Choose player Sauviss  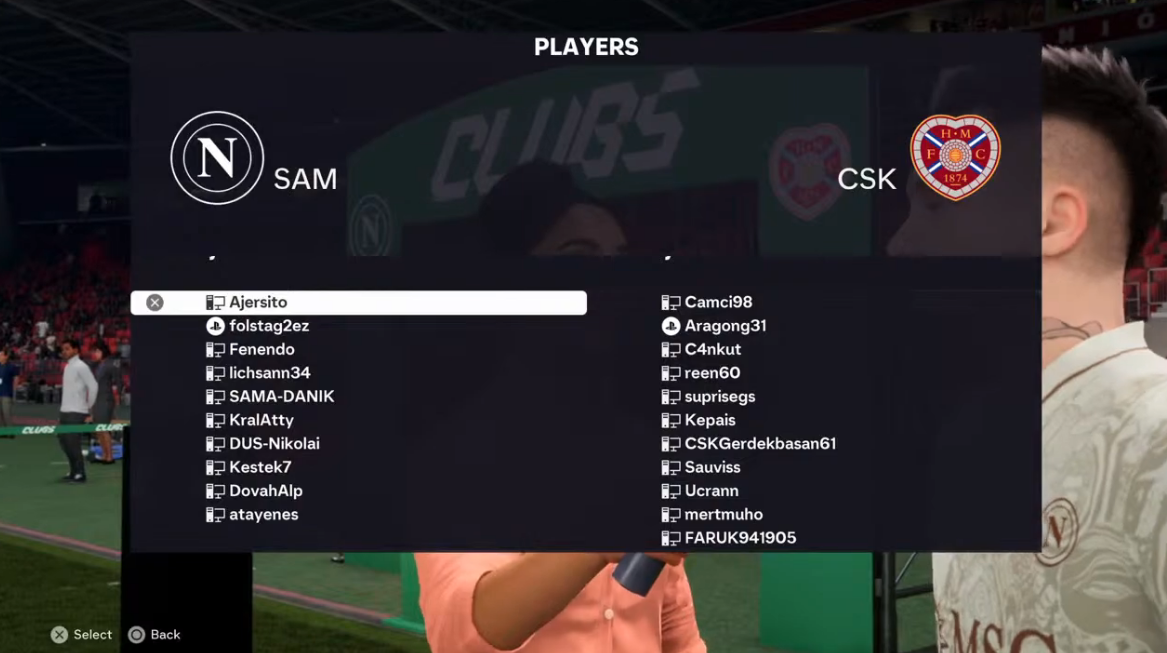tap(712, 468)
